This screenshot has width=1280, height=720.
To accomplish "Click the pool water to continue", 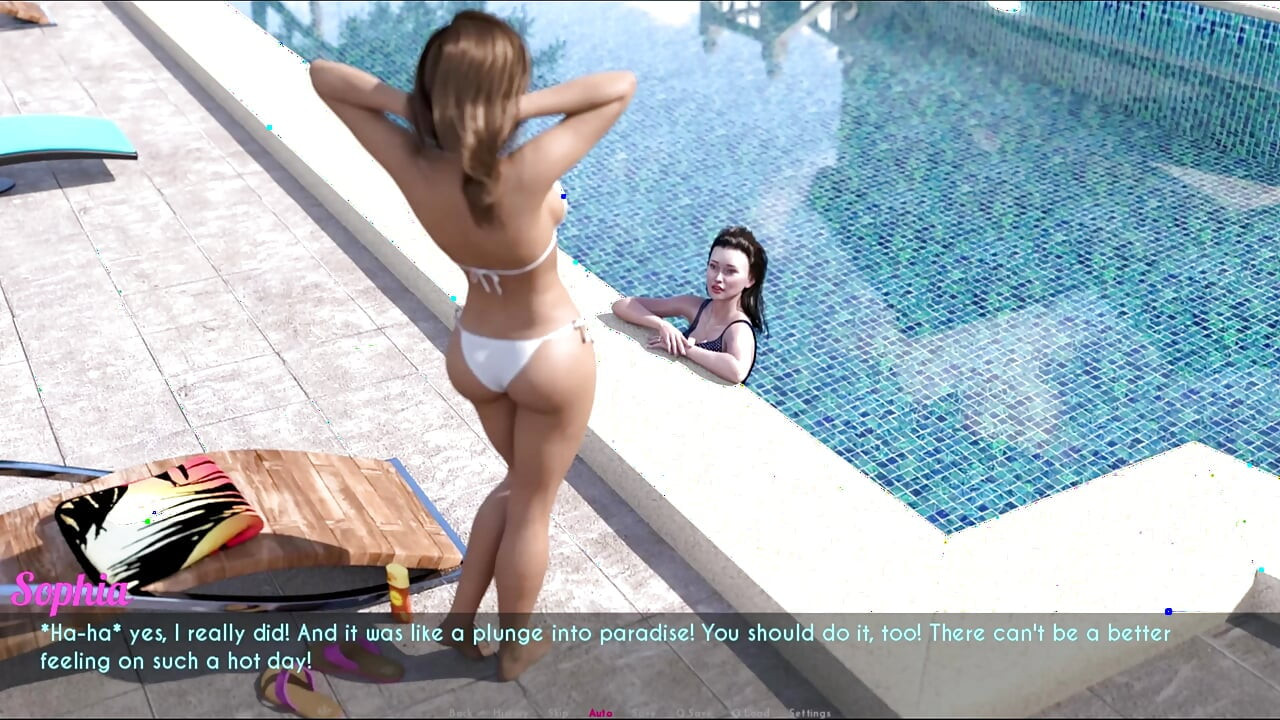I will point(1000,200).
